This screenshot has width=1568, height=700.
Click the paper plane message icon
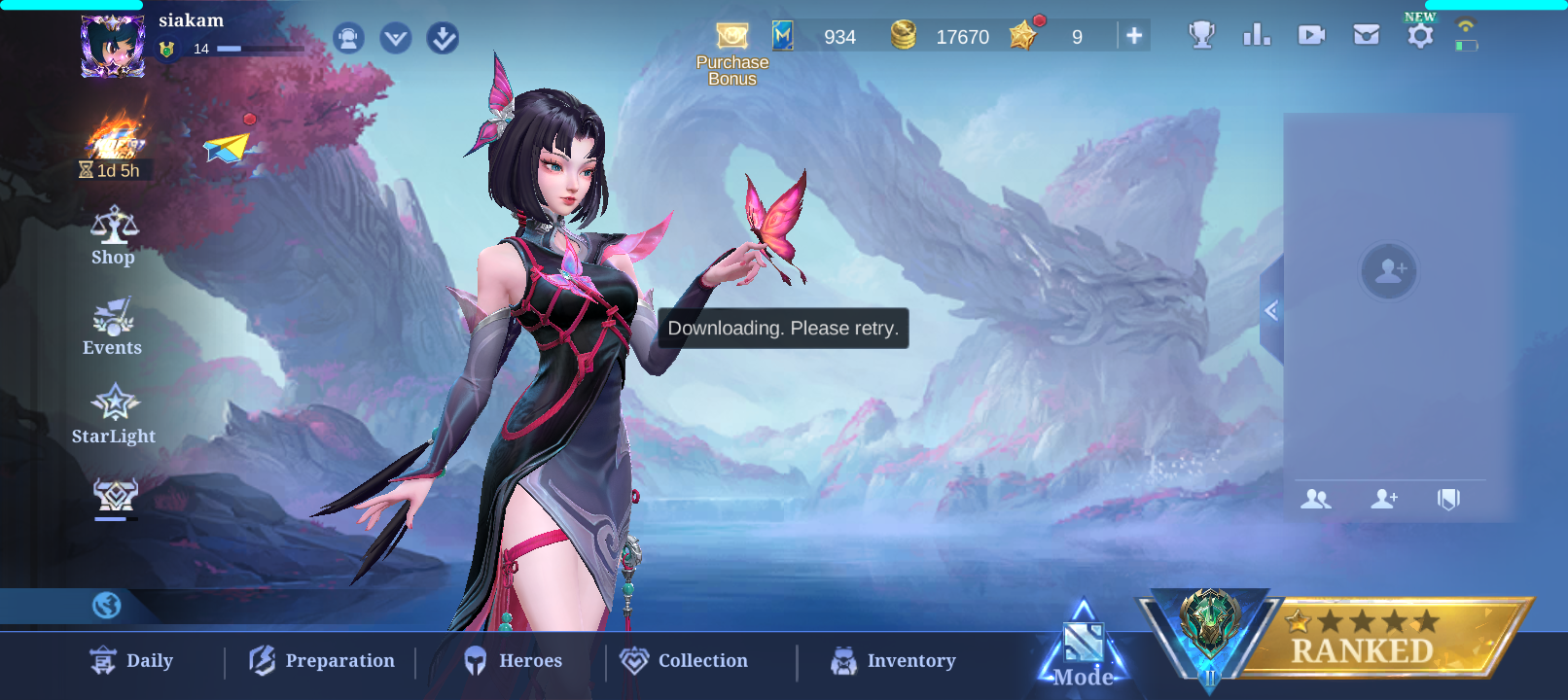(227, 148)
